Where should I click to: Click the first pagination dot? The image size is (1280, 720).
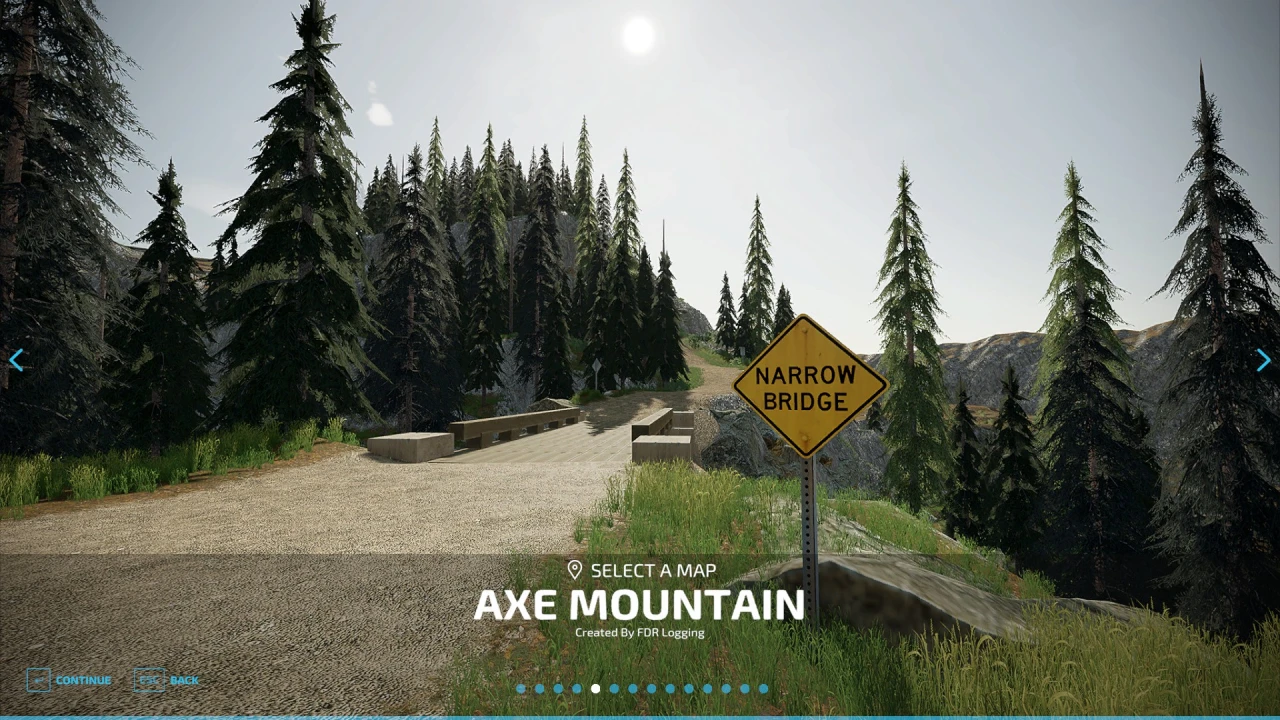(521, 688)
